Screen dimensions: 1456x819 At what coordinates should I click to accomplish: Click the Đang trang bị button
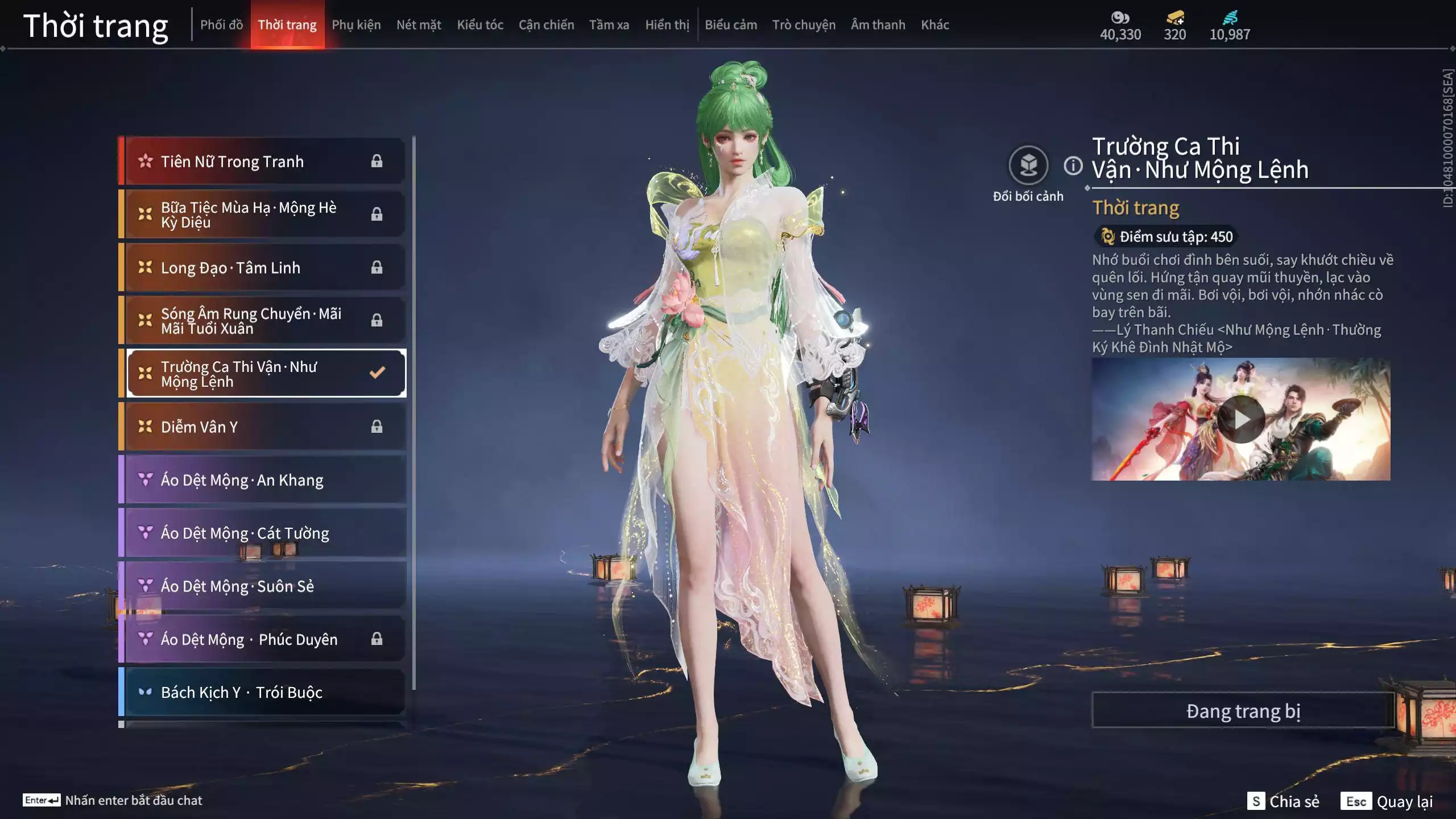pos(1243,711)
